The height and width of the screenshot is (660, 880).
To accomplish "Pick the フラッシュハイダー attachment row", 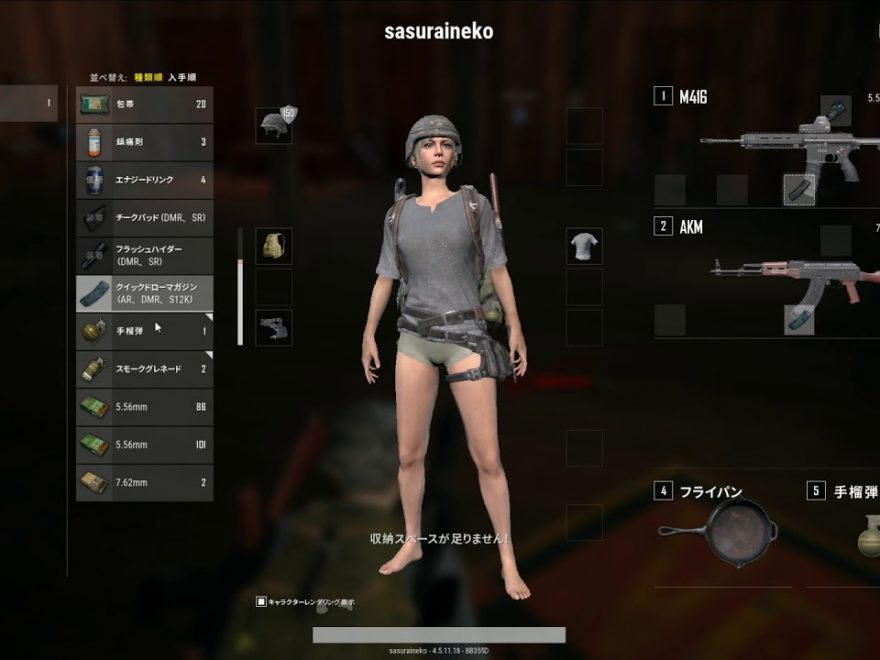I will click(x=144, y=255).
